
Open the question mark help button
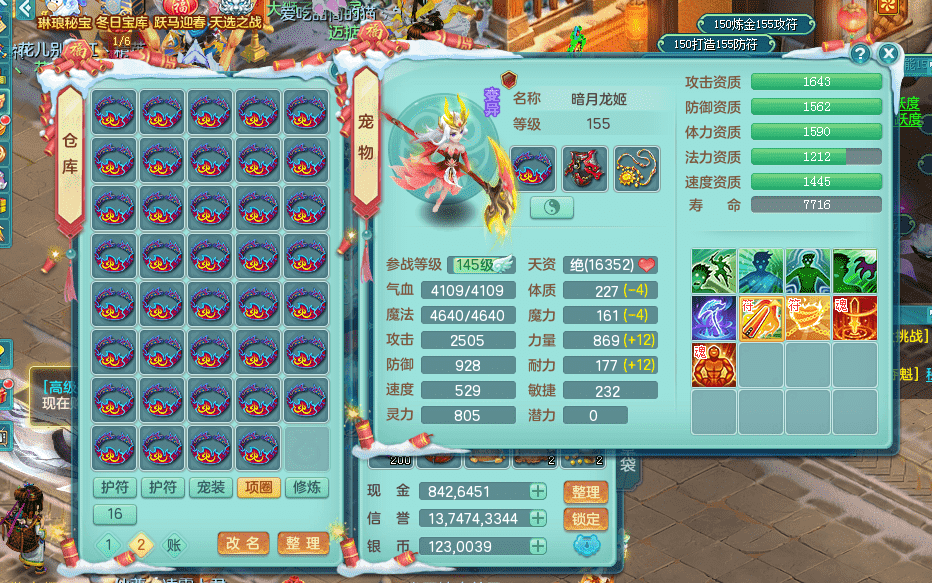[859, 54]
